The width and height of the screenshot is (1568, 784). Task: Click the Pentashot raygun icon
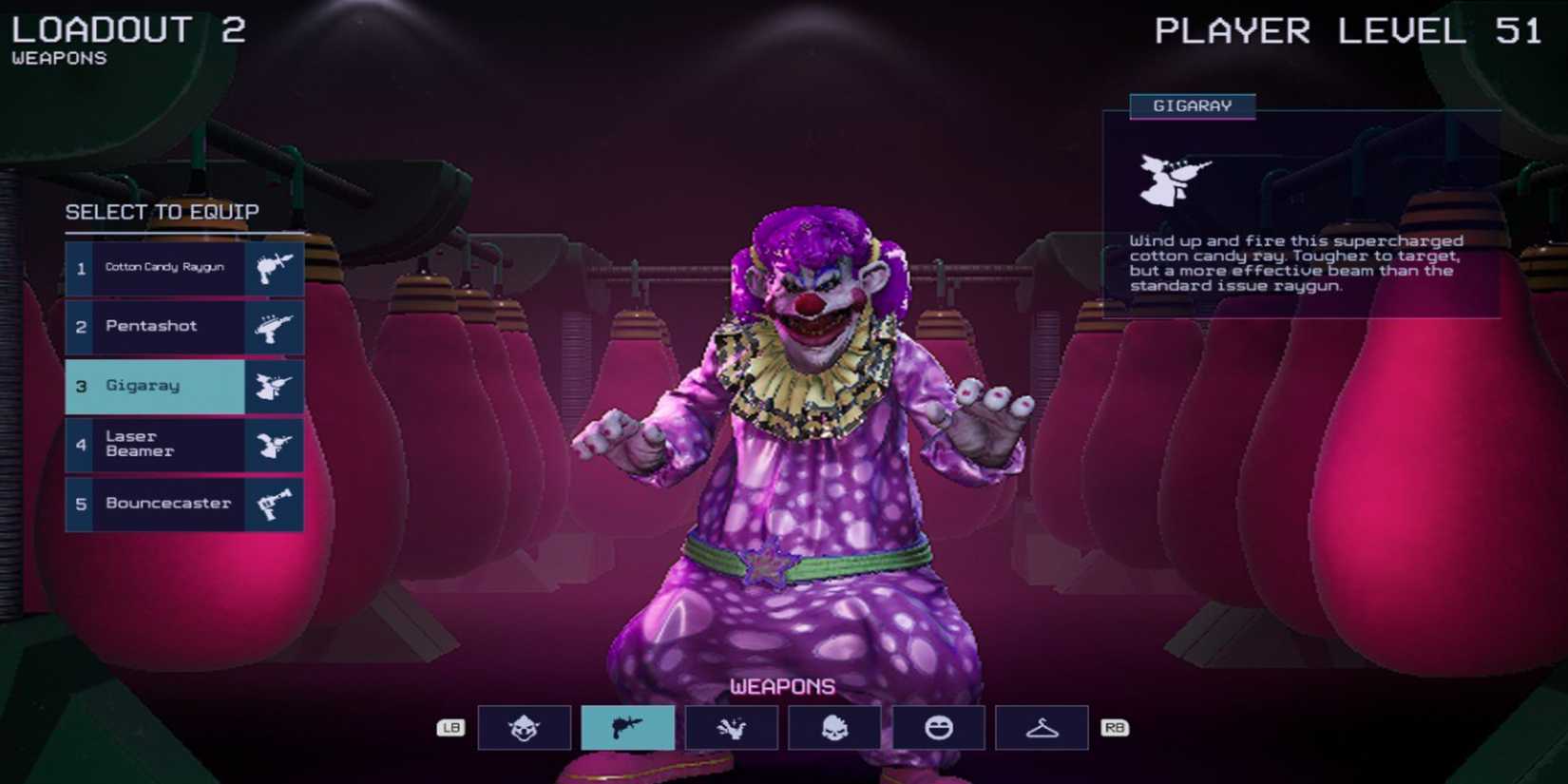(275, 327)
